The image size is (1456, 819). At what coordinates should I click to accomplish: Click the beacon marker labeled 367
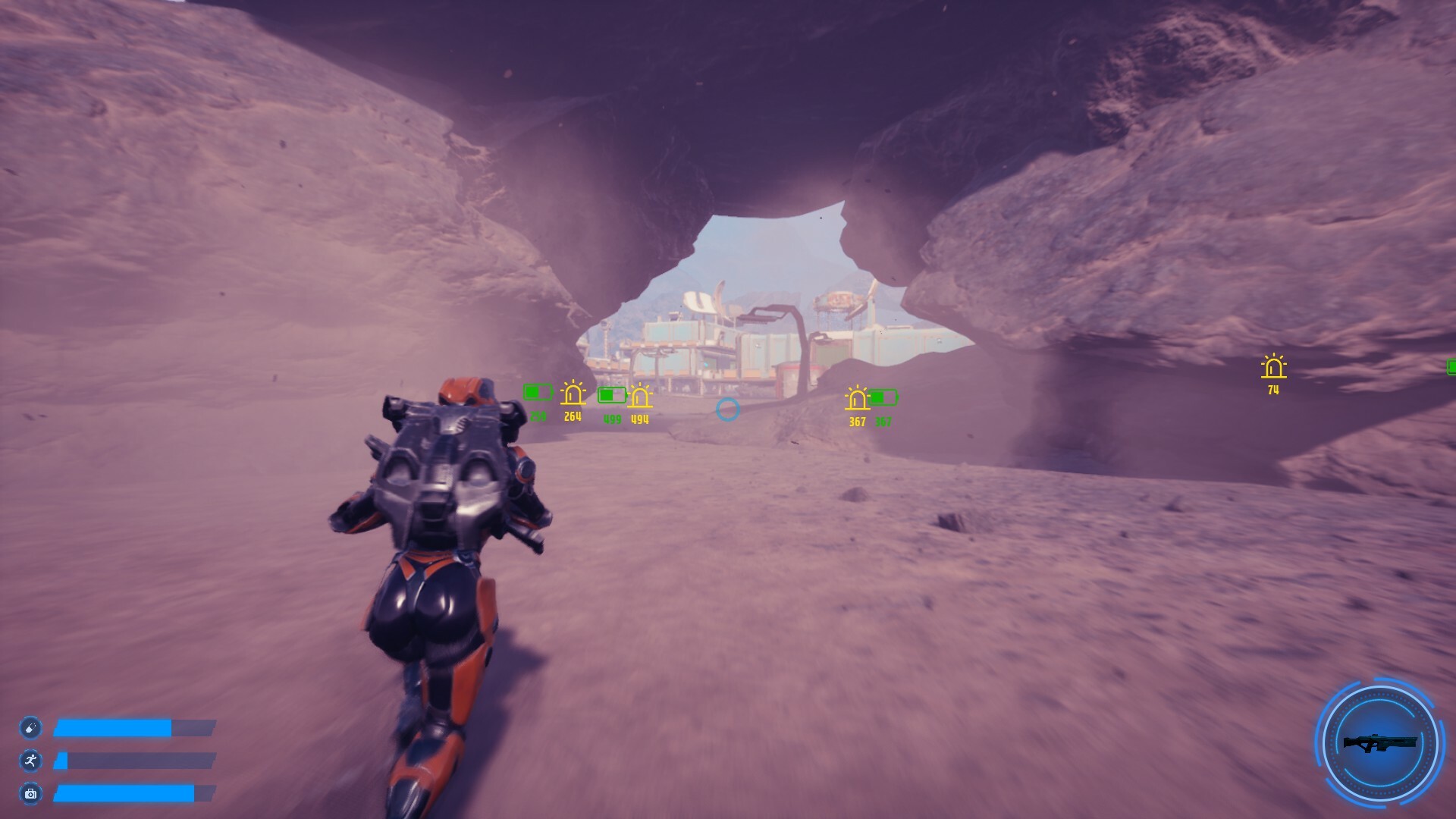[x=857, y=398]
